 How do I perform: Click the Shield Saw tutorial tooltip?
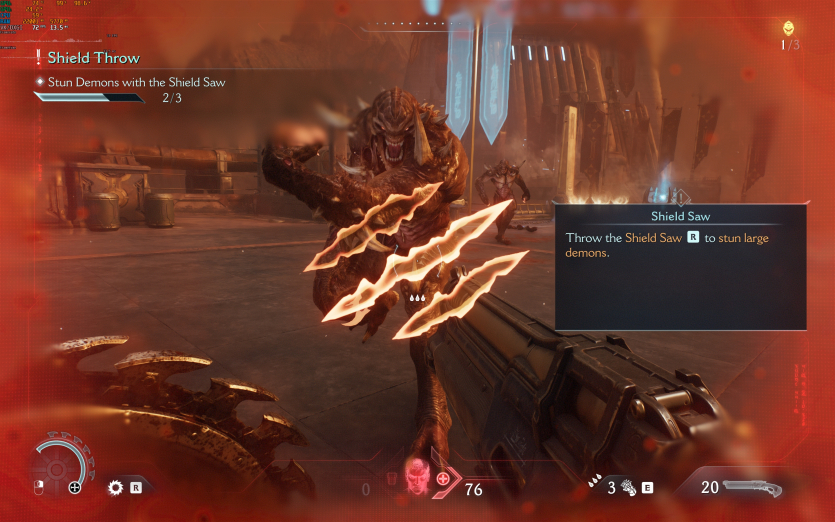click(680, 266)
